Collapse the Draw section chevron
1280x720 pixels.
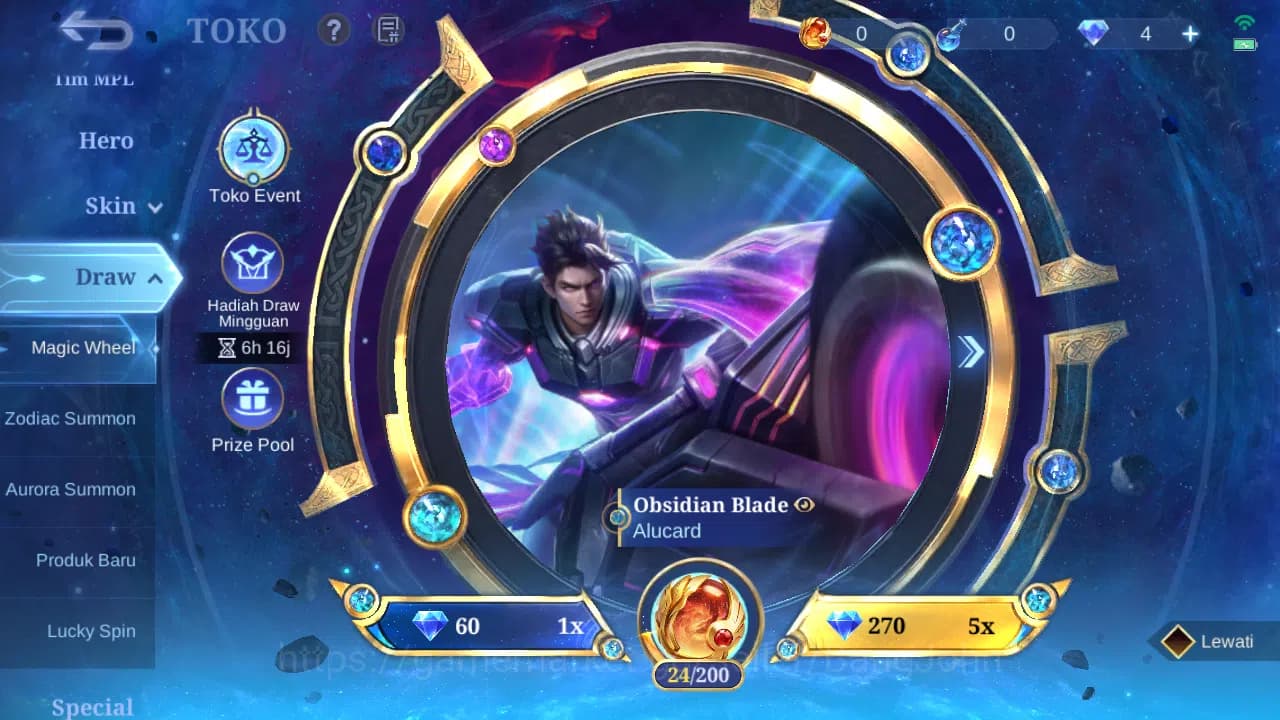(x=156, y=277)
